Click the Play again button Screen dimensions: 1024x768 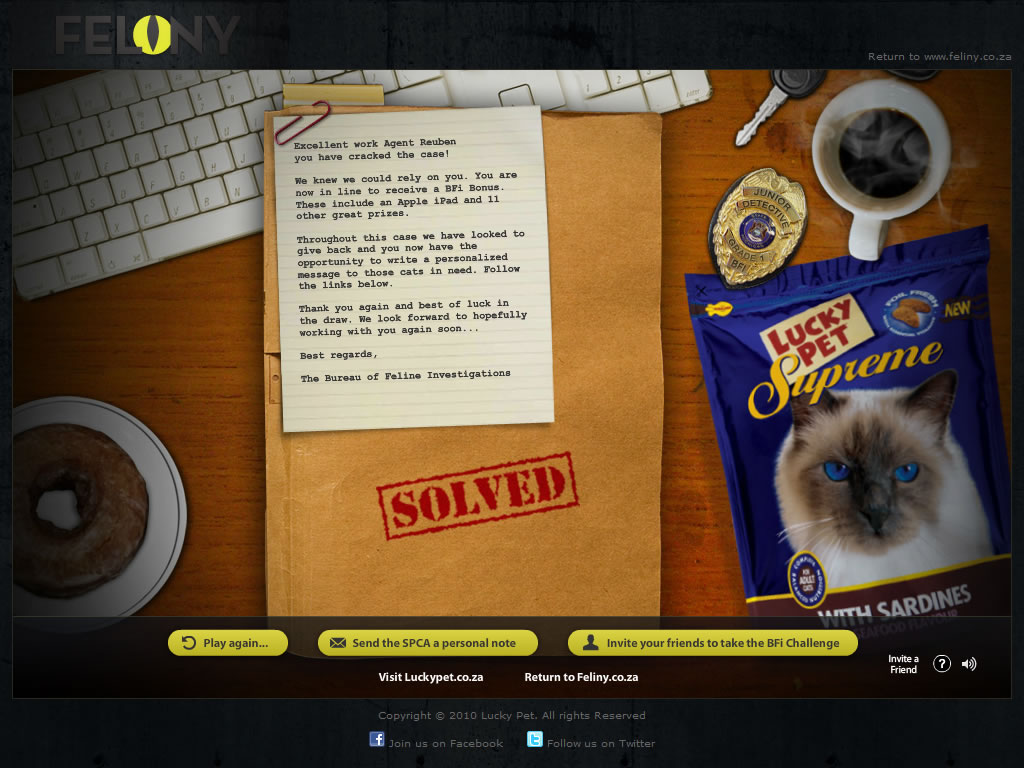pyautogui.click(x=228, y=643)
